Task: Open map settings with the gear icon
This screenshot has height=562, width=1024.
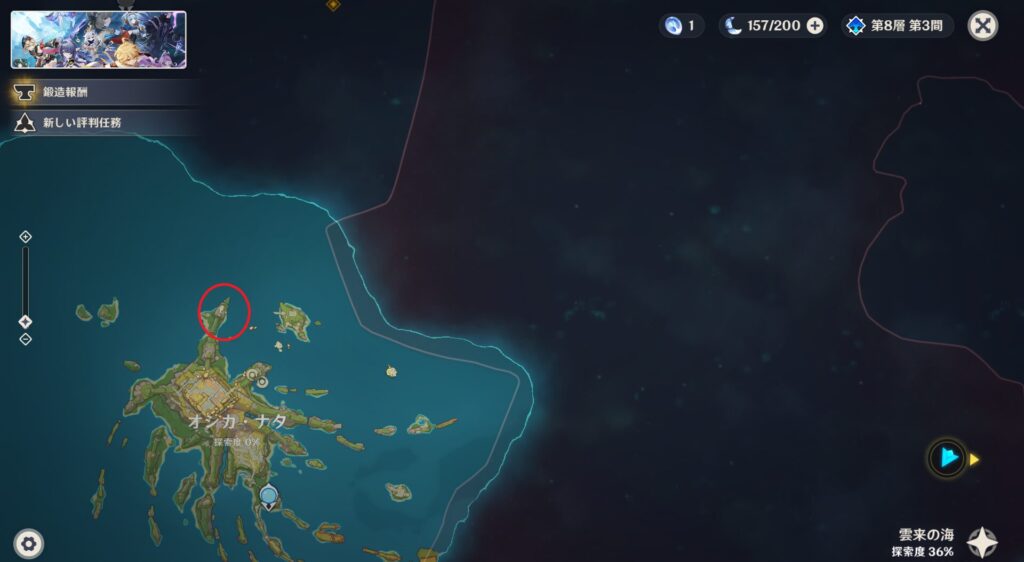Action: (x=29, y=544)
